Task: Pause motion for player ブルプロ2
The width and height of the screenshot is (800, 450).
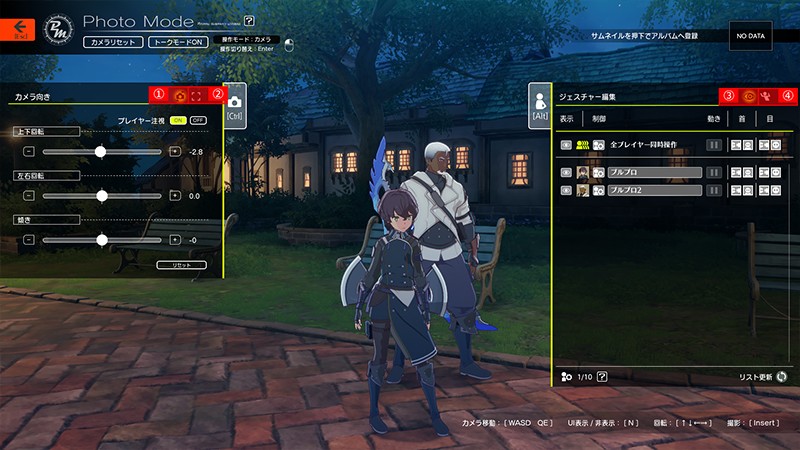Action: [x=714, y=189]
